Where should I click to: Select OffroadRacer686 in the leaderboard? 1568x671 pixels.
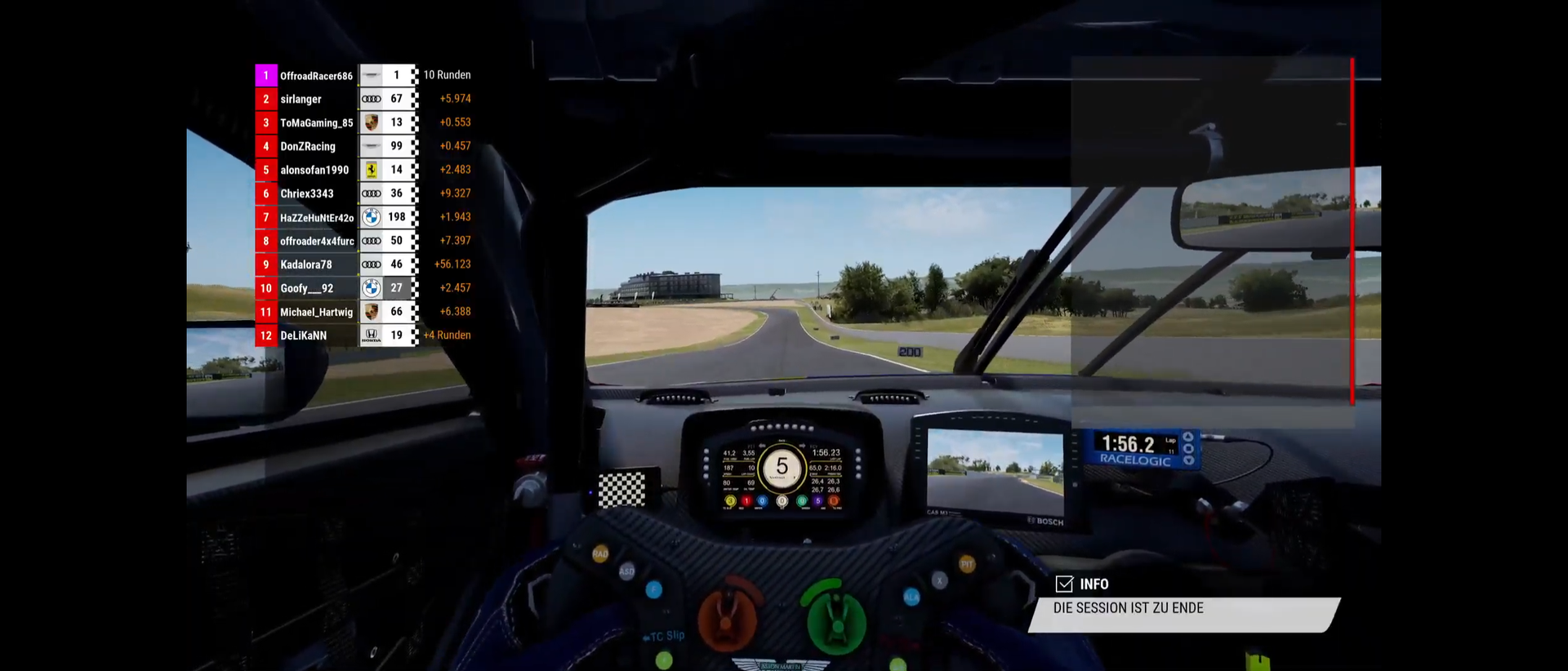click(316, 76)
